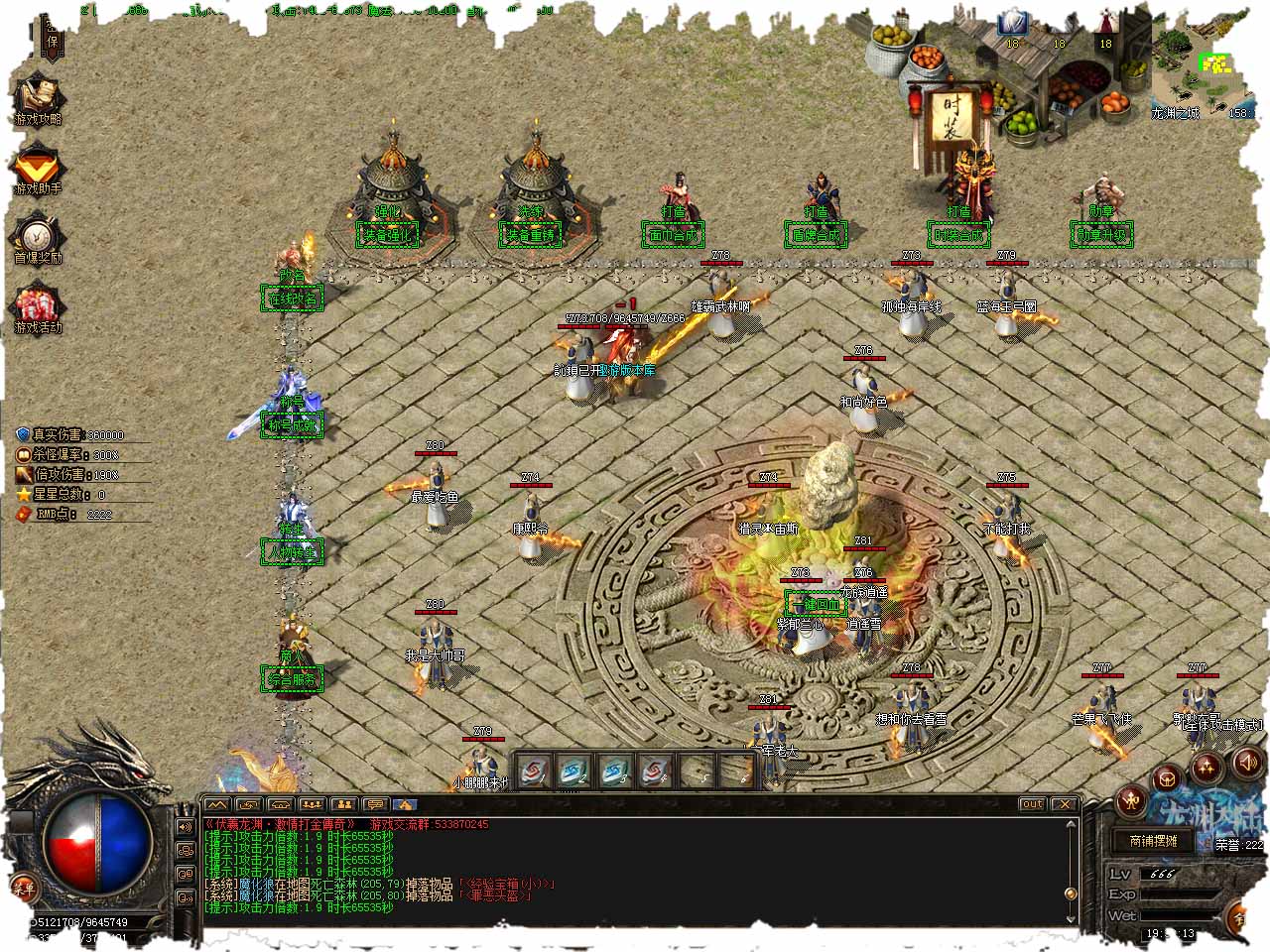Click the blue shield buff icon

[1012, 24]
